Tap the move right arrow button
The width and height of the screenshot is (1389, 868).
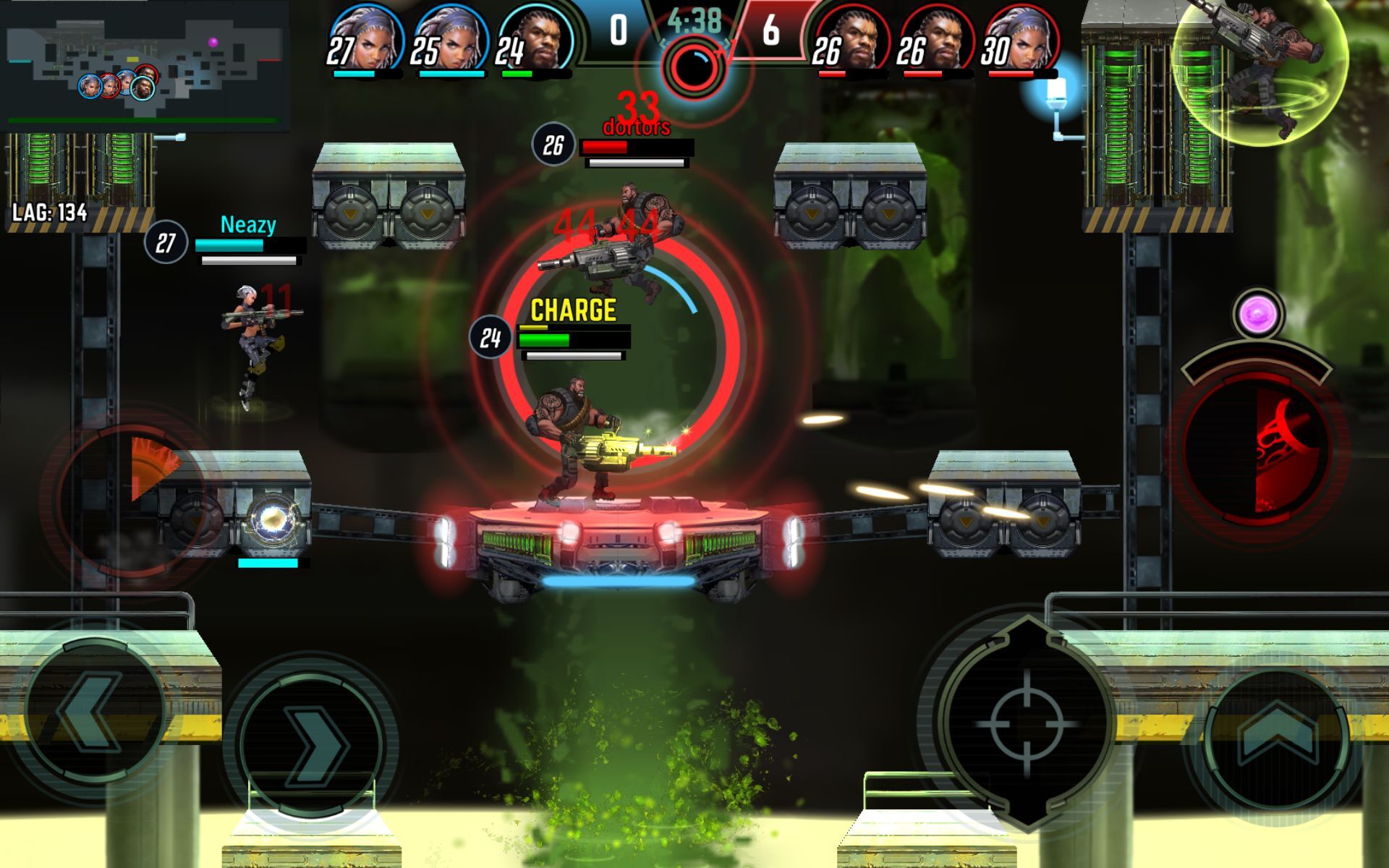tap(312, 745)
